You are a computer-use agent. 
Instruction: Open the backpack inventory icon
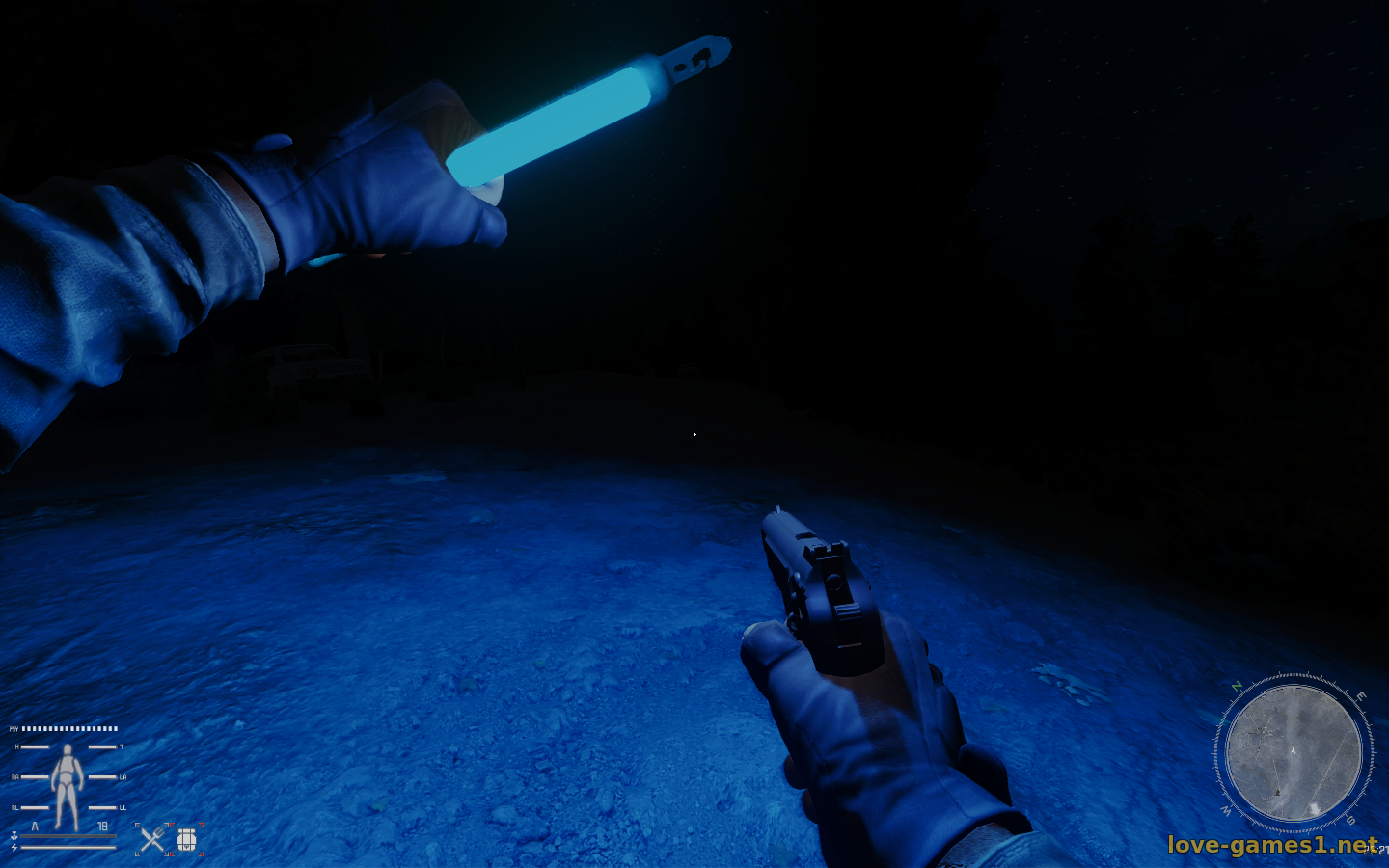(187, 840)
